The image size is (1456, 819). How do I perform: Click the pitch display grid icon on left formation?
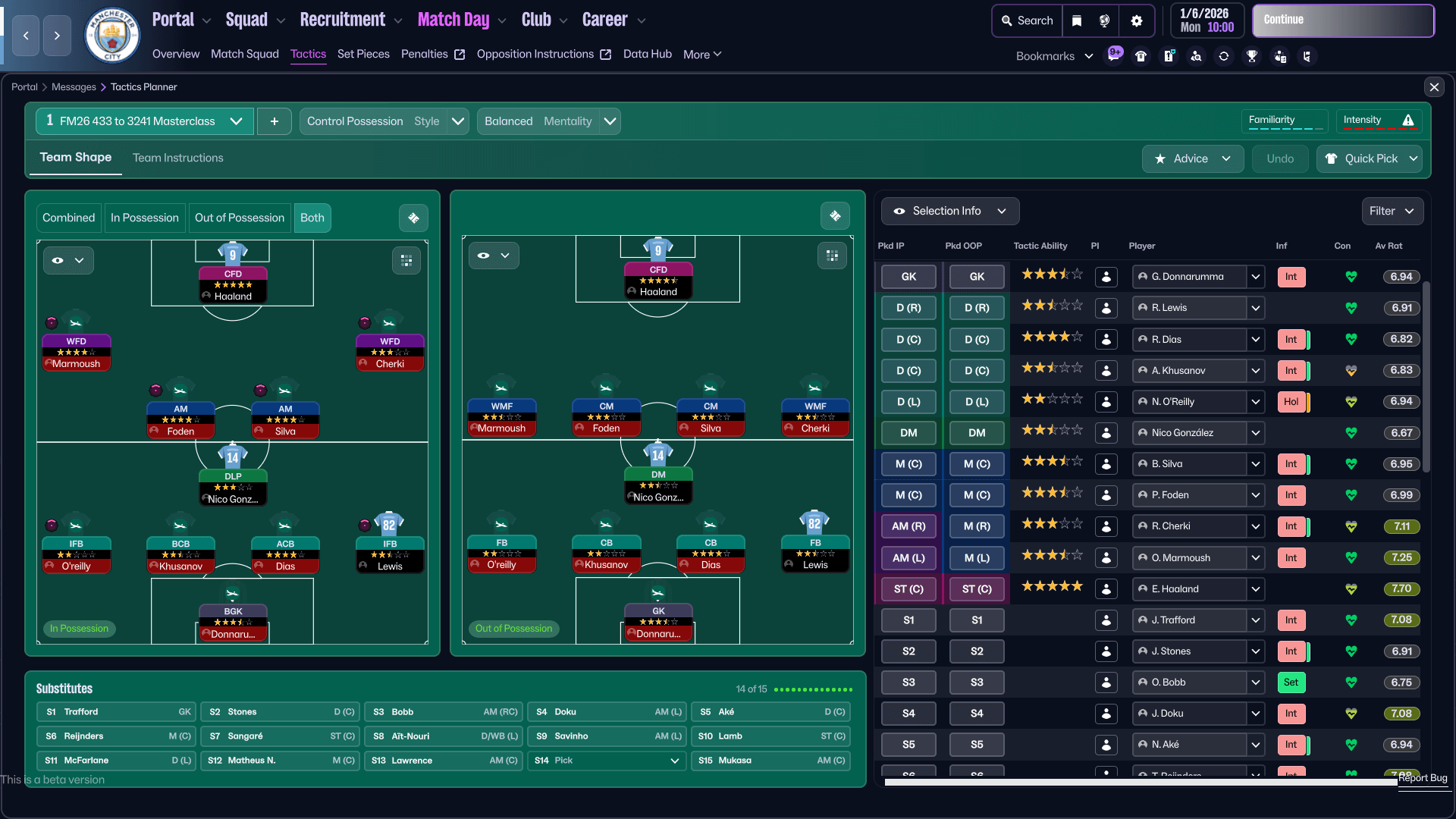[x=406, y=260]
